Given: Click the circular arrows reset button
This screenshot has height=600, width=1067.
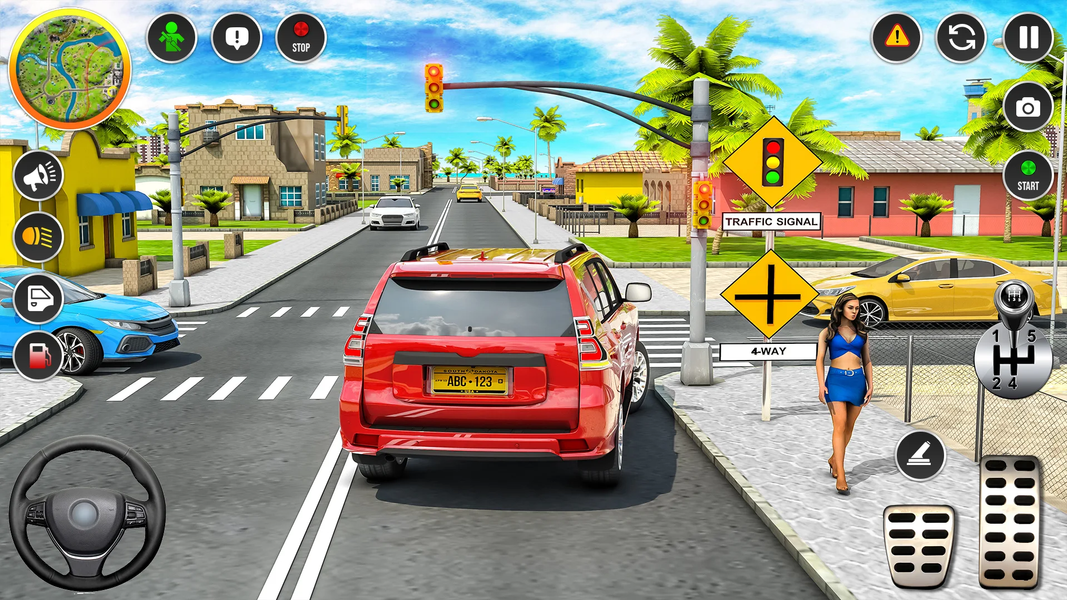Looking at the screenshot, I should pyautogui.click(x=961, y=38).
